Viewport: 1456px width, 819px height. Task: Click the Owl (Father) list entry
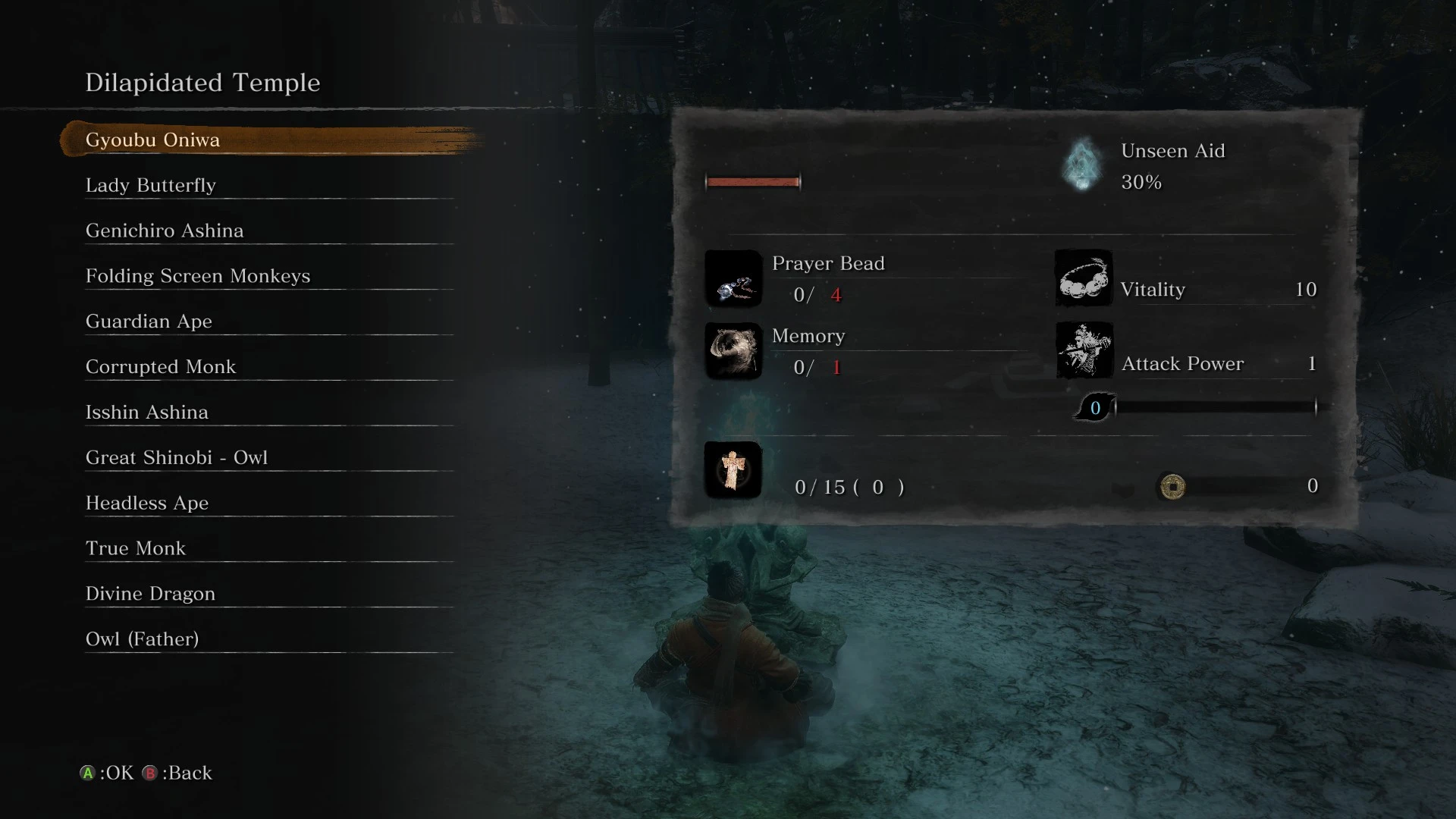coord(141,639)
